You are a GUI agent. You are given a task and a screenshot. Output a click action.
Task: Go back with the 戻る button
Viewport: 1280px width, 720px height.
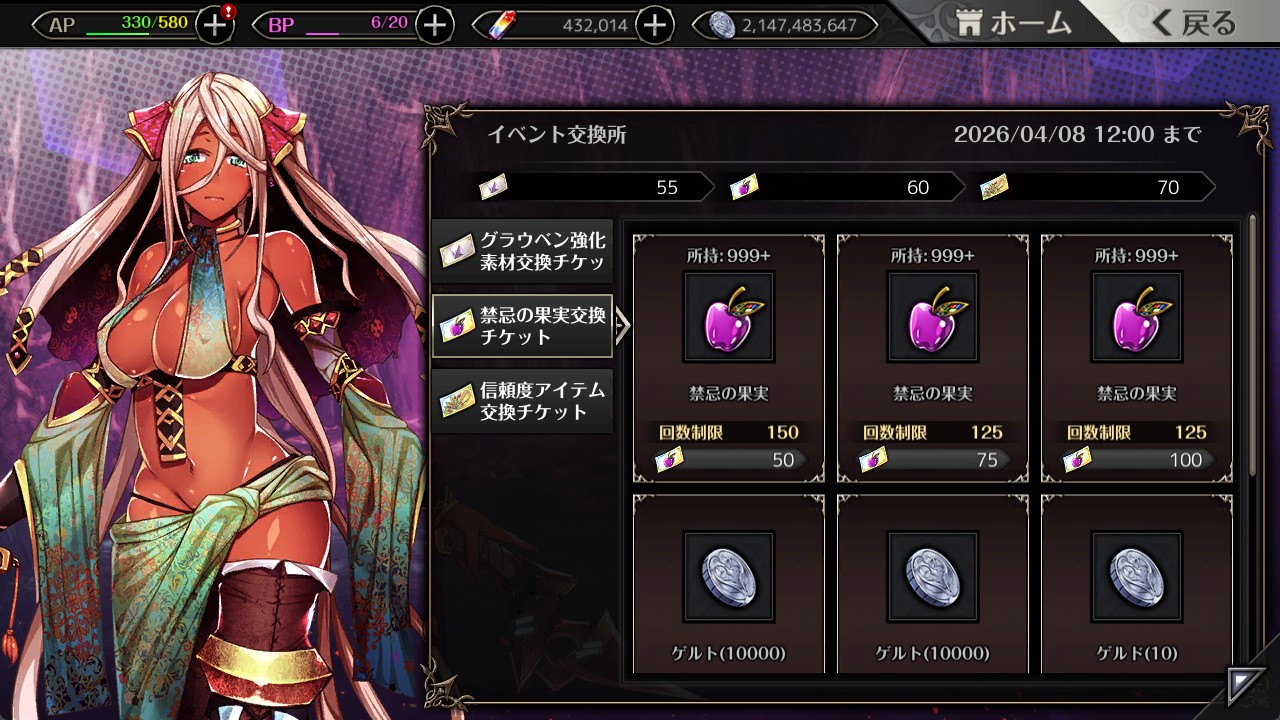pyautogui.click(x=1193, y=24)
